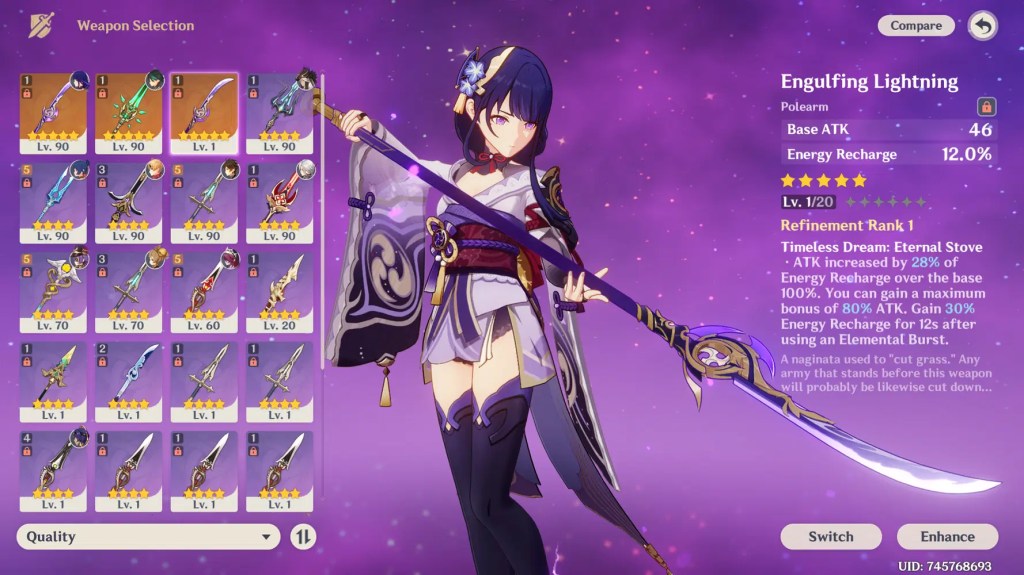Pick the blue crescent Lv. 1 polearm, refinement 2
The image size is (1024, 575).
128,379
